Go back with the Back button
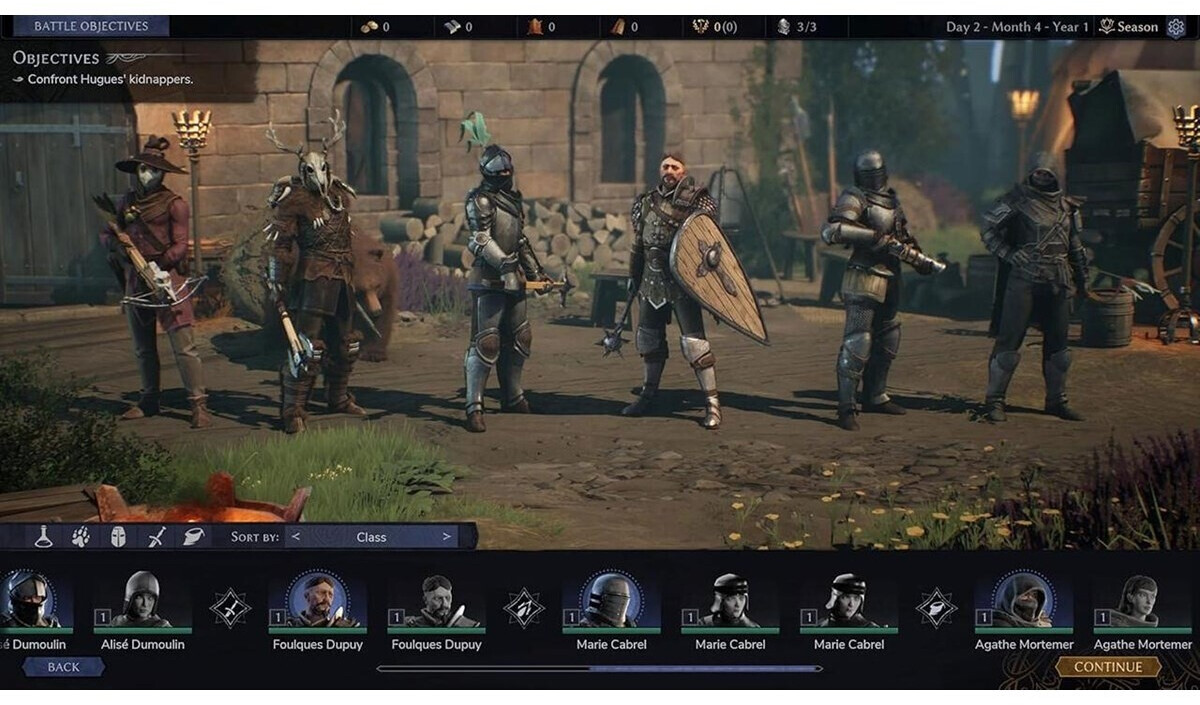The image size is (1200, 705). (63, 667)
